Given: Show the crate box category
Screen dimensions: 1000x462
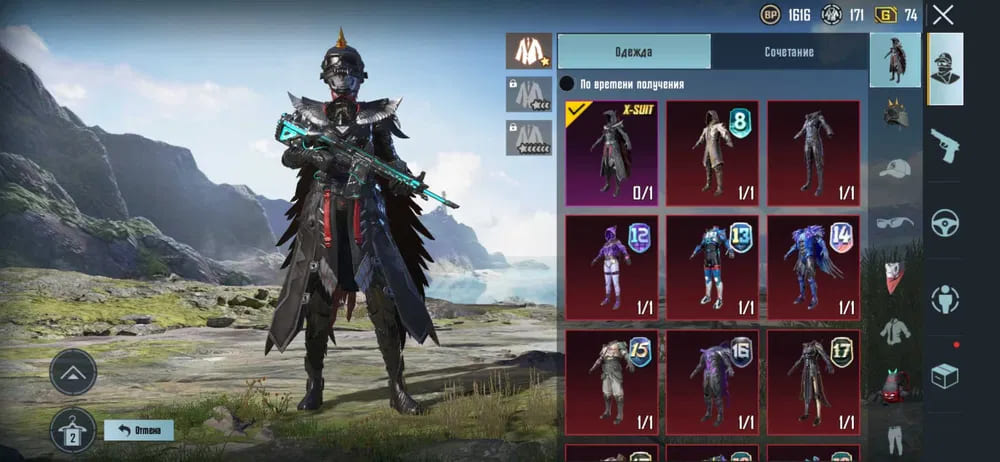Looking at the screenshot, I should pos(945,375).
